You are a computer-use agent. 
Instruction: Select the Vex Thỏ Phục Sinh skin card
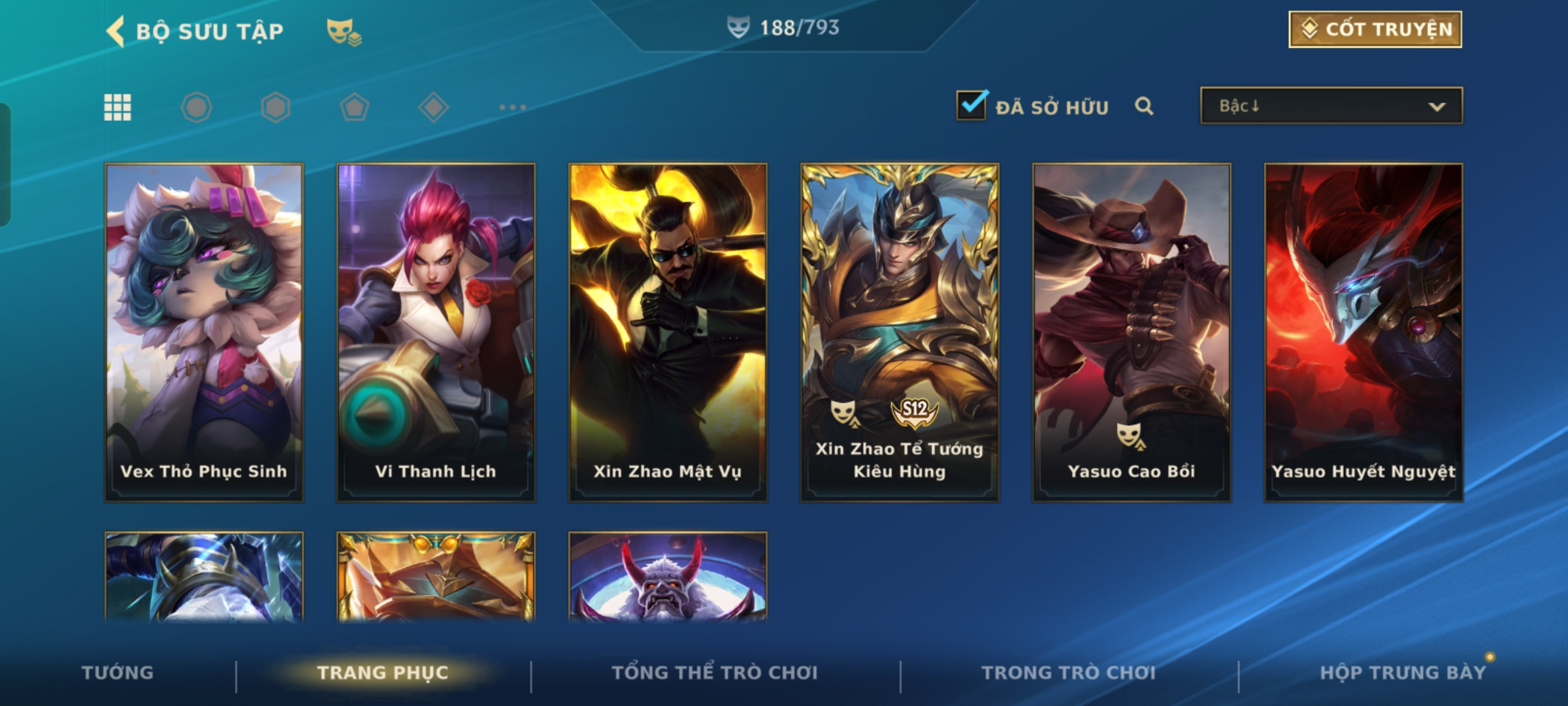[204, 332]
